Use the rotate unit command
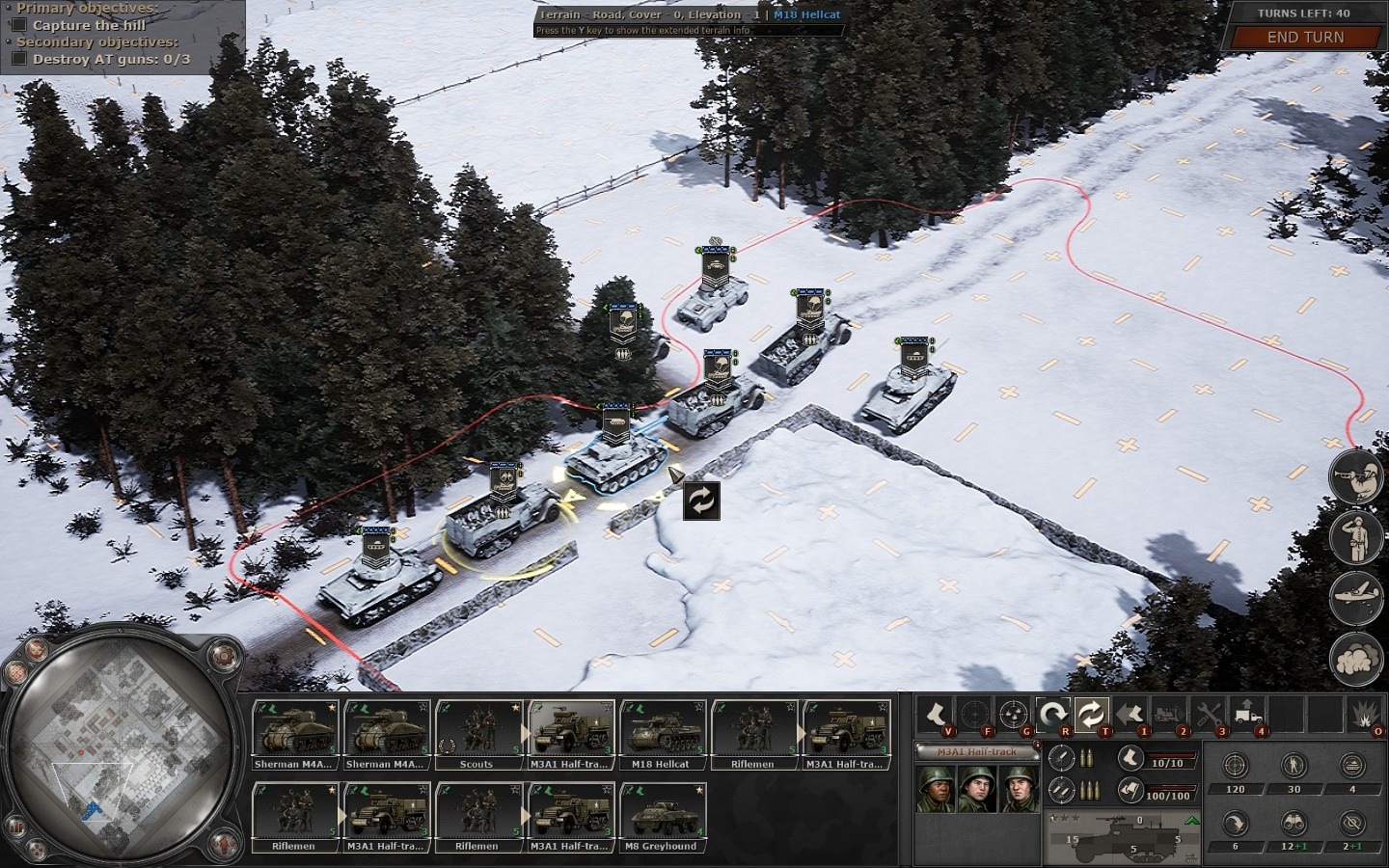1389x868 pixels. click(x=1052, y=714)
